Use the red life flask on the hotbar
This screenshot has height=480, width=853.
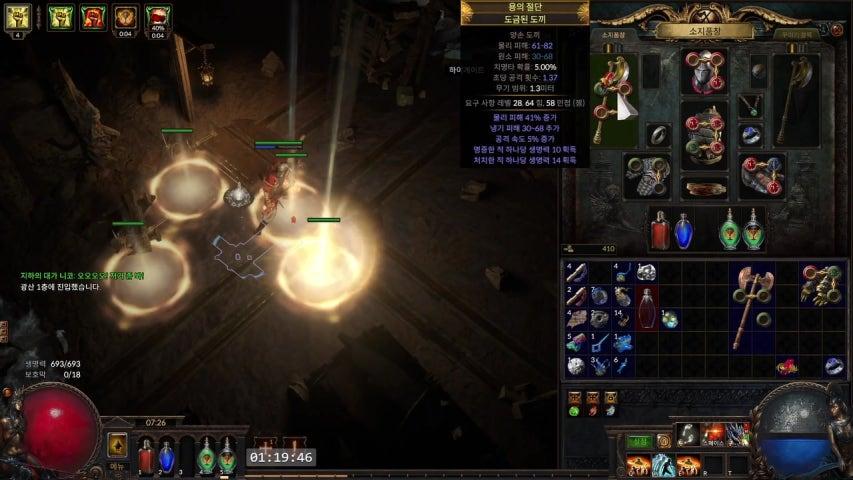coord(146,455)
